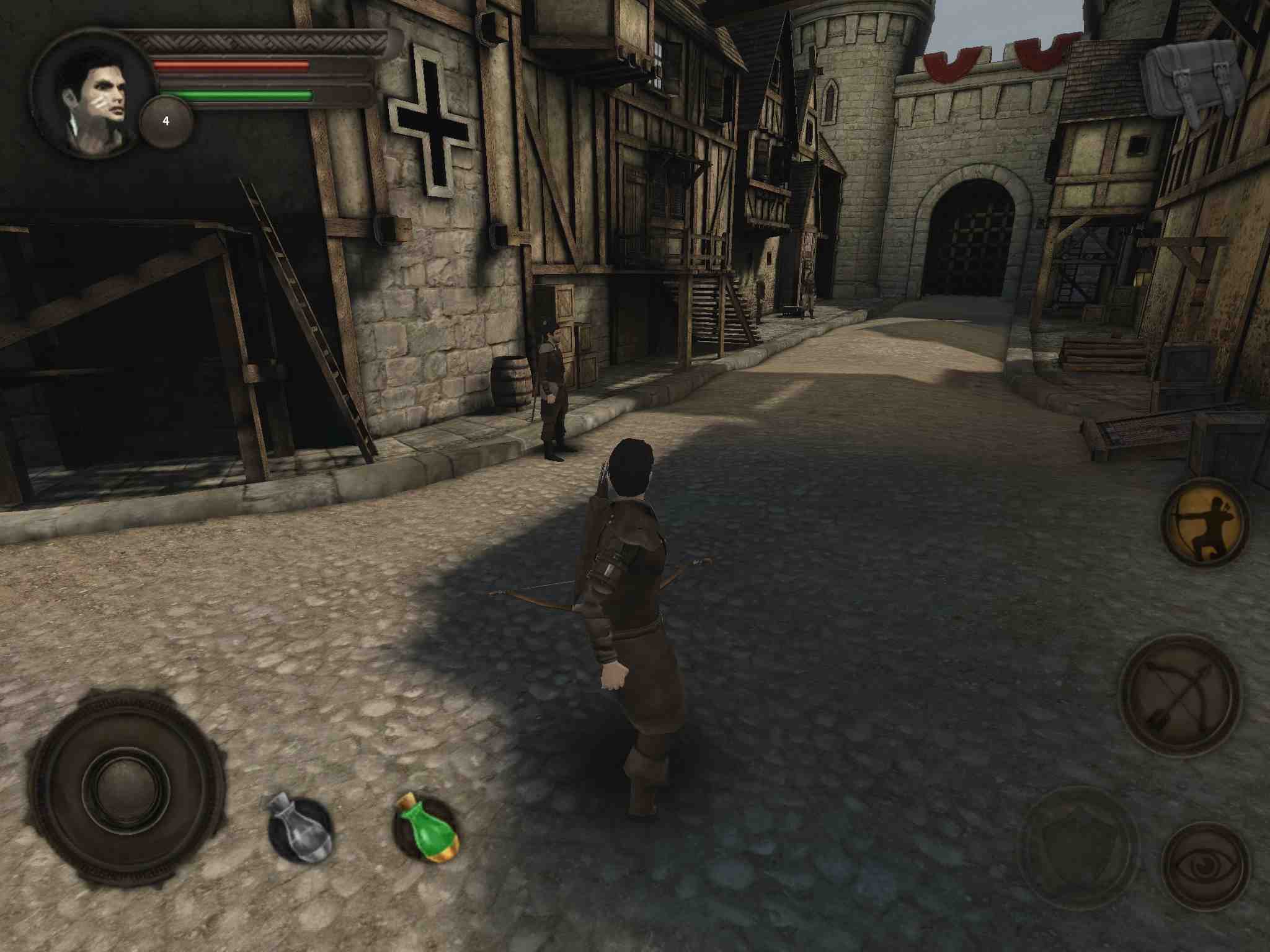Toggle the eye vision ability
The height and width of the screenshot is (952, 1270).
(1204, 866)
